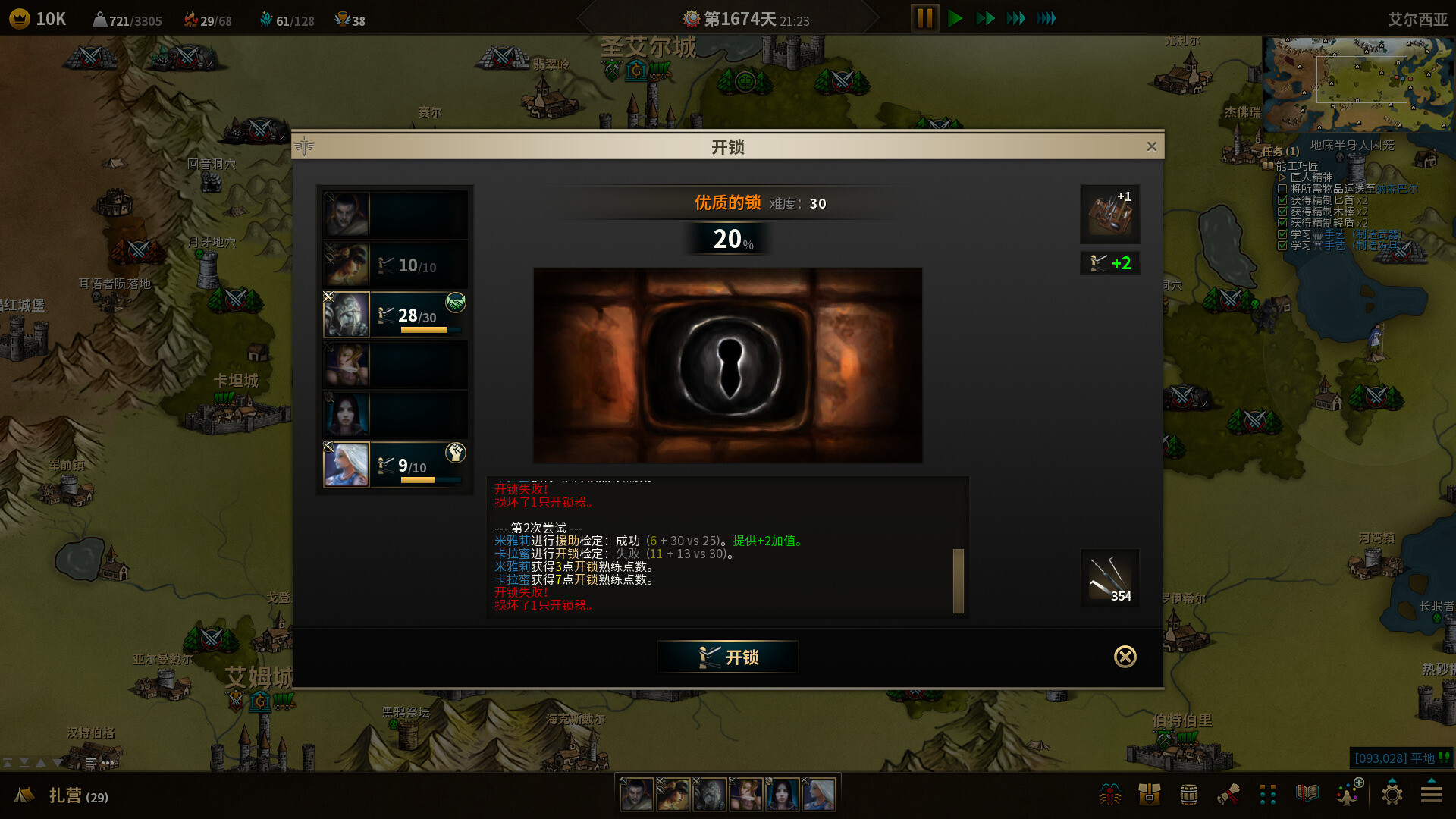
Task: Open the treasure chest inventory icon
Action: (x=1149, y=794)
